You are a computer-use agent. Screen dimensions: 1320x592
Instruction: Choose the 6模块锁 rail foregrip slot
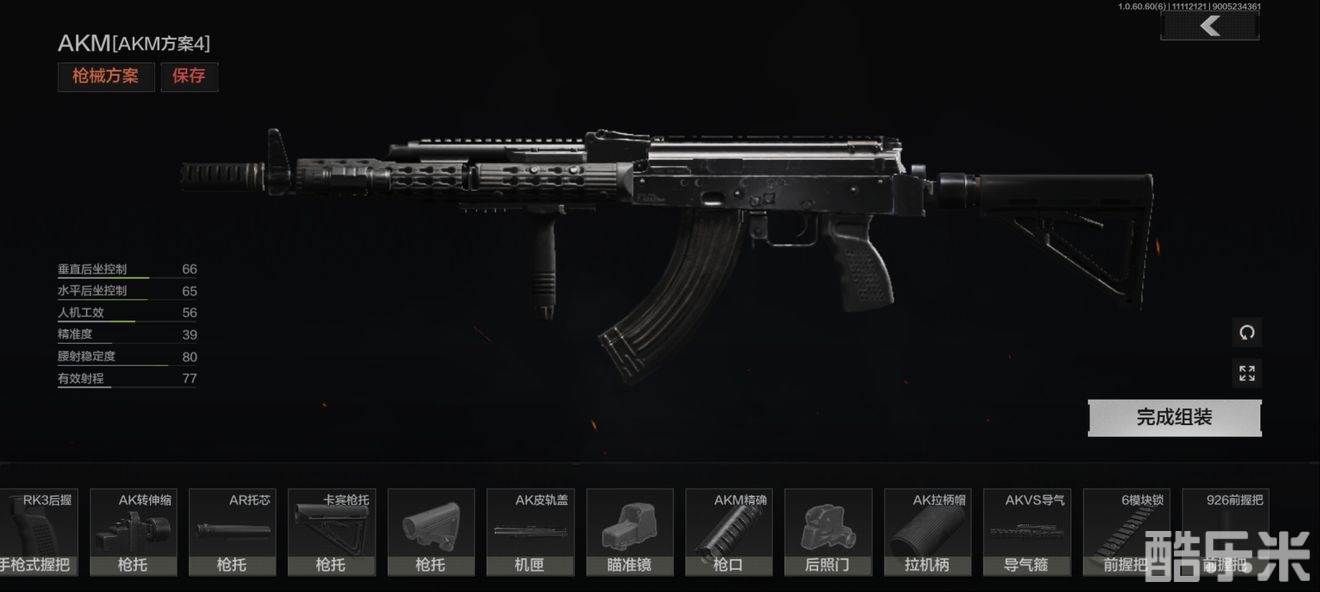(x=1125, y=532)
